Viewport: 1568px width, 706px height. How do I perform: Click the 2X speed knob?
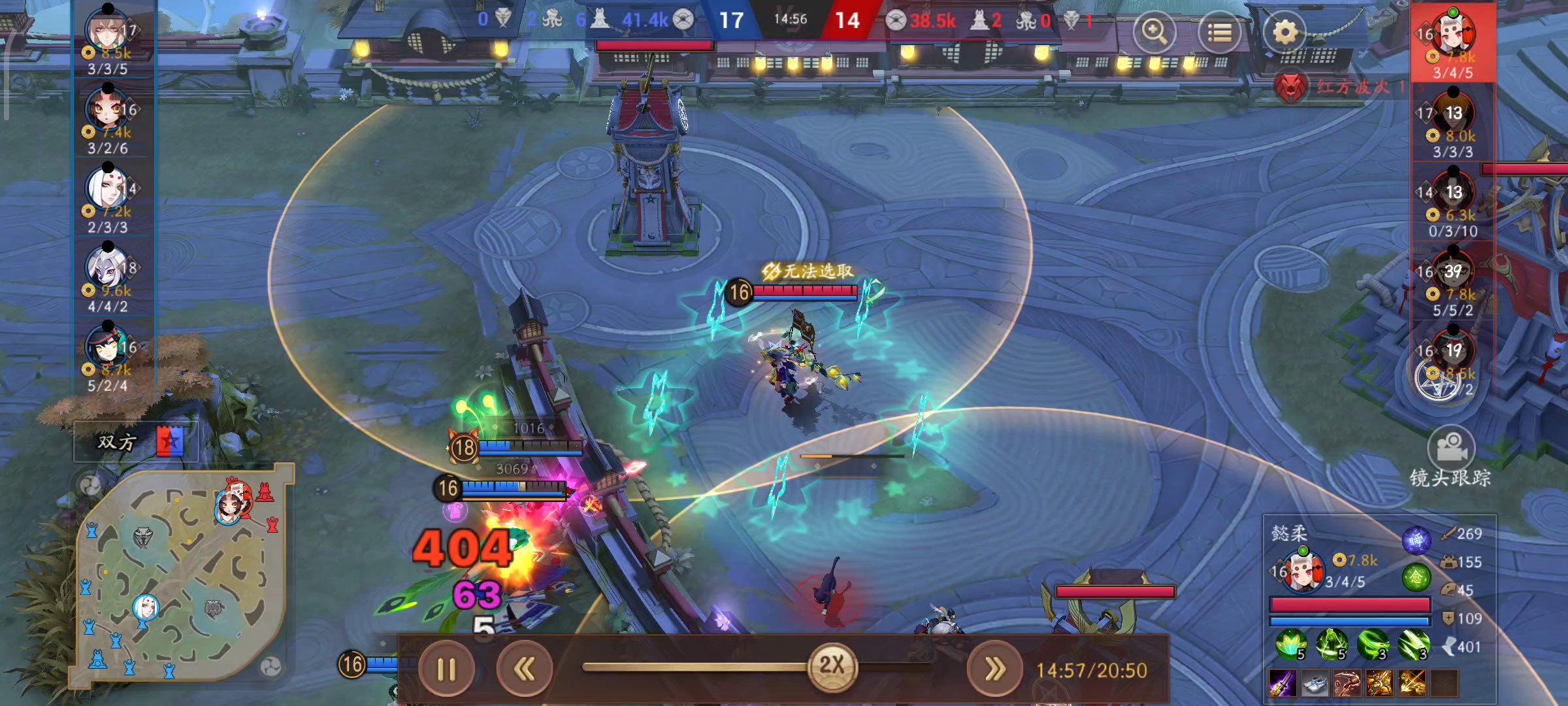[832, 665]
